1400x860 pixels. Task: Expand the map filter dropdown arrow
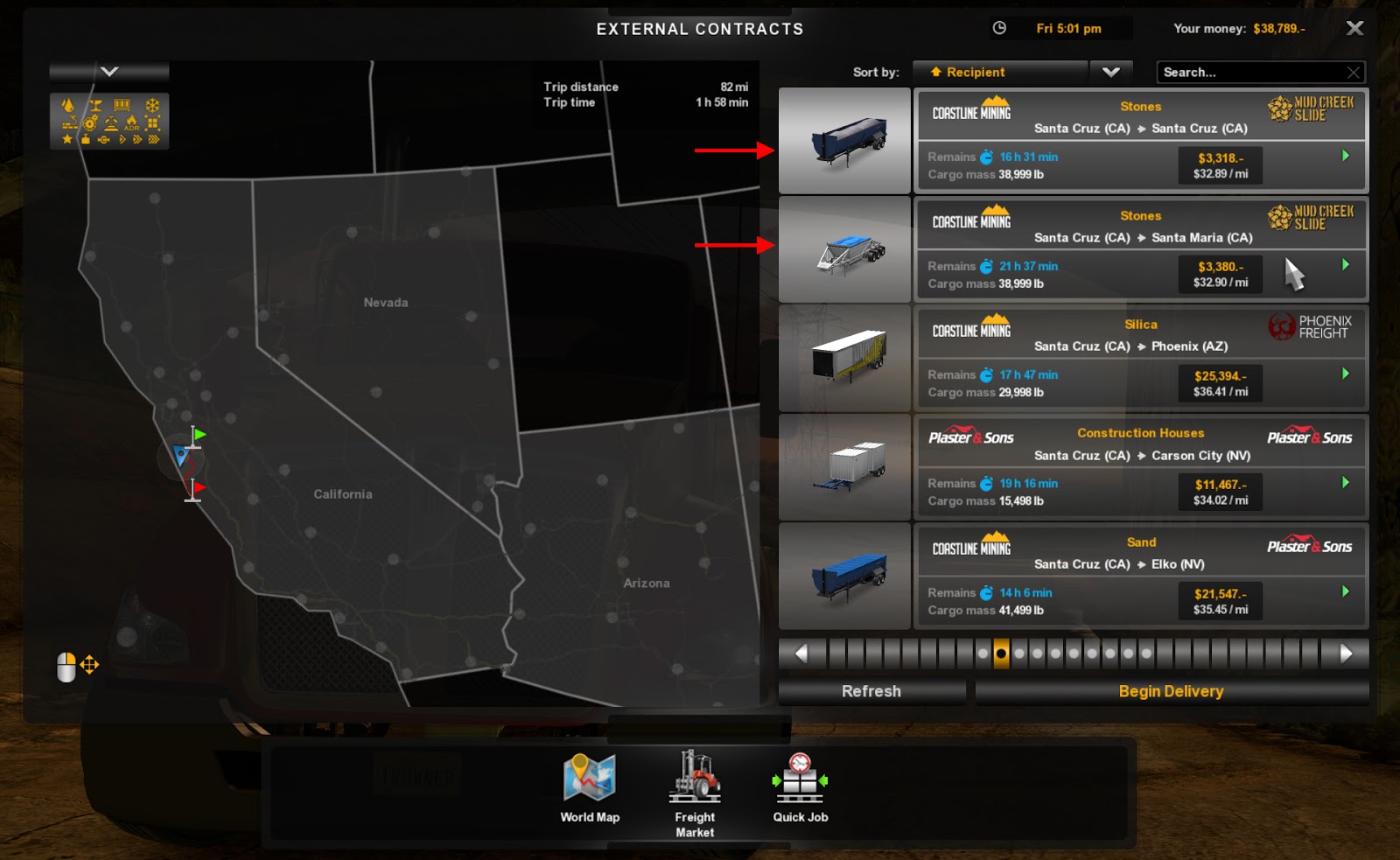[x=109, y=72]
